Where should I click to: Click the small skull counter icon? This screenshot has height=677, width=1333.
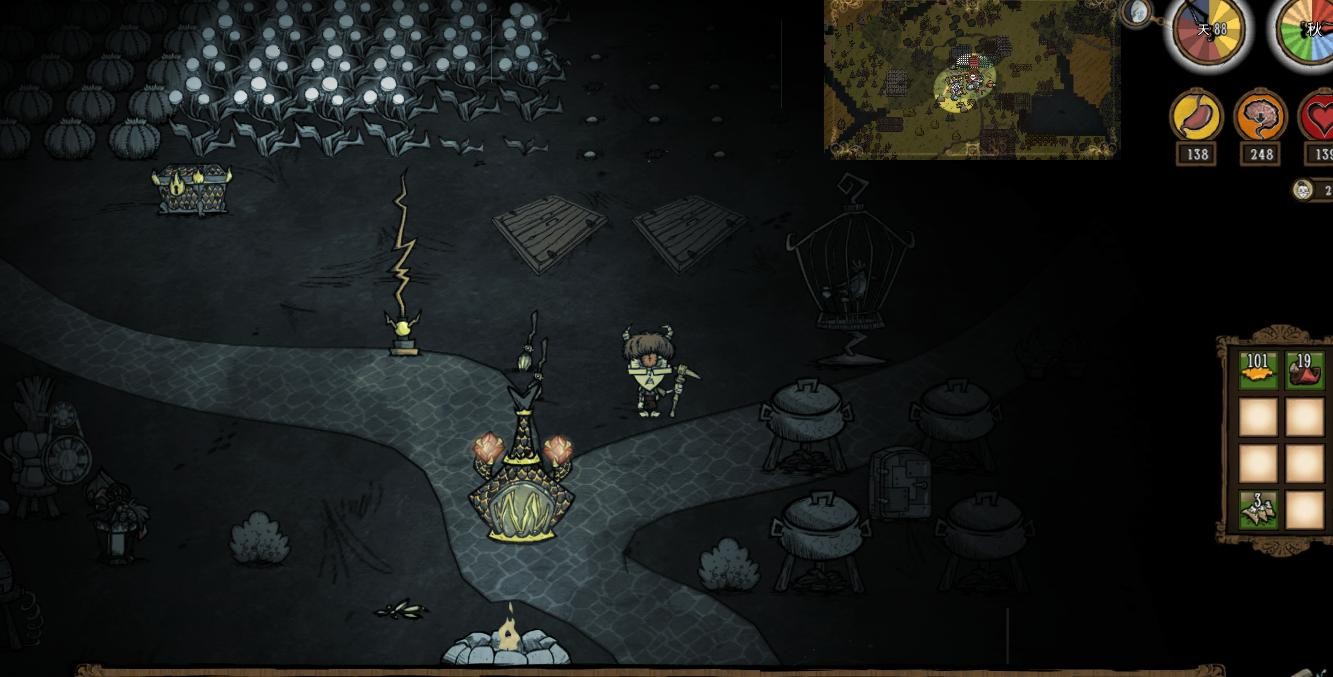tap(1302, 190)
